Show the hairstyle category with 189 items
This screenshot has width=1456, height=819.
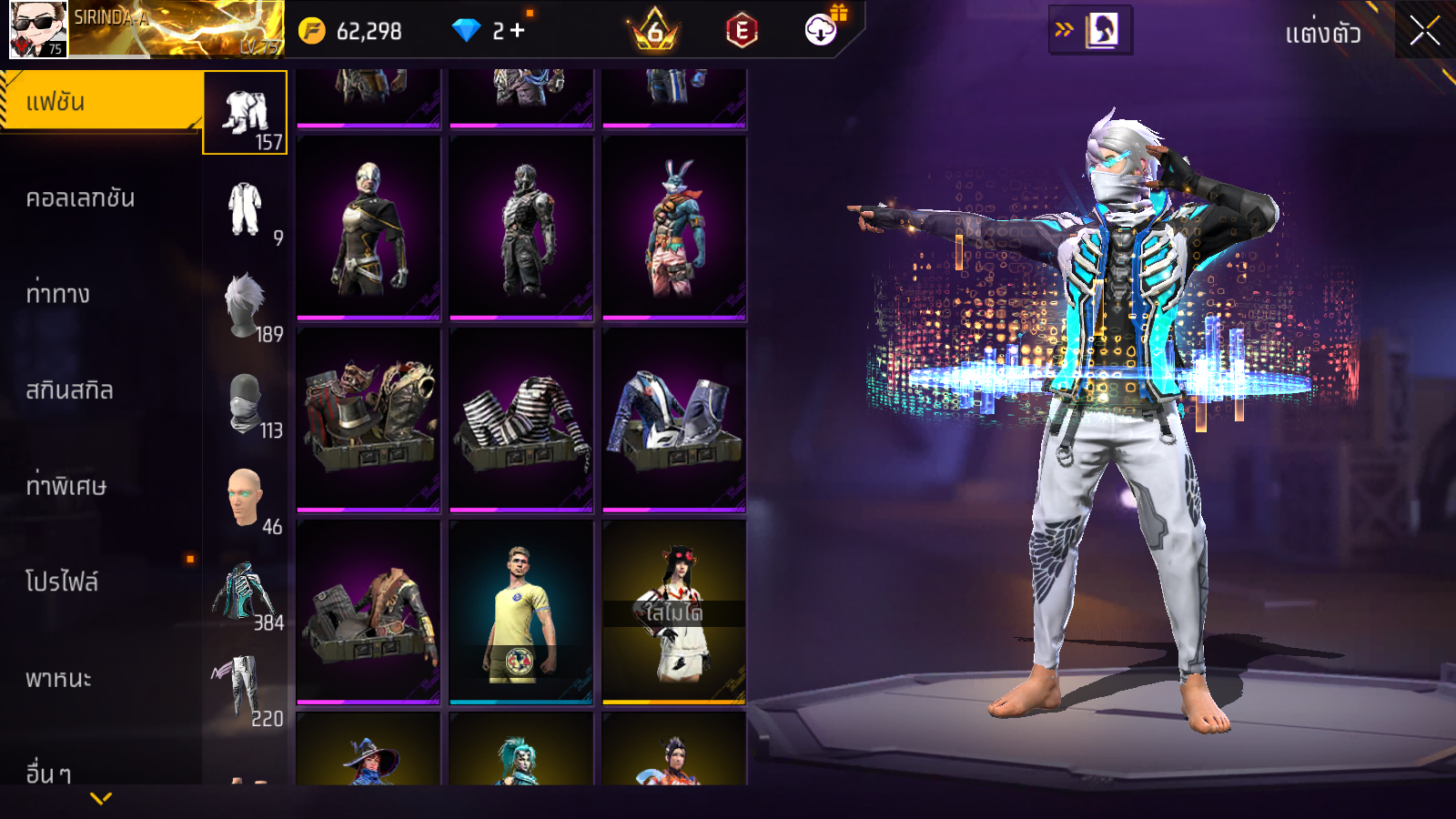[x=246, y=306]
